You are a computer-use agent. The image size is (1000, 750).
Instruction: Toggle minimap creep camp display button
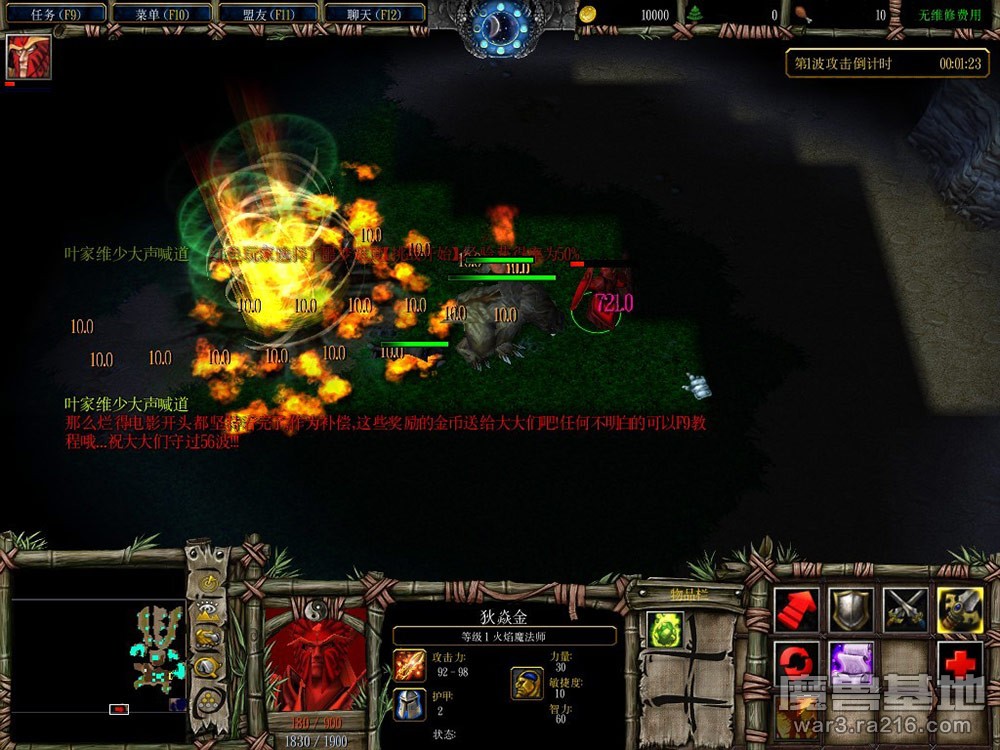click(208, 667)
